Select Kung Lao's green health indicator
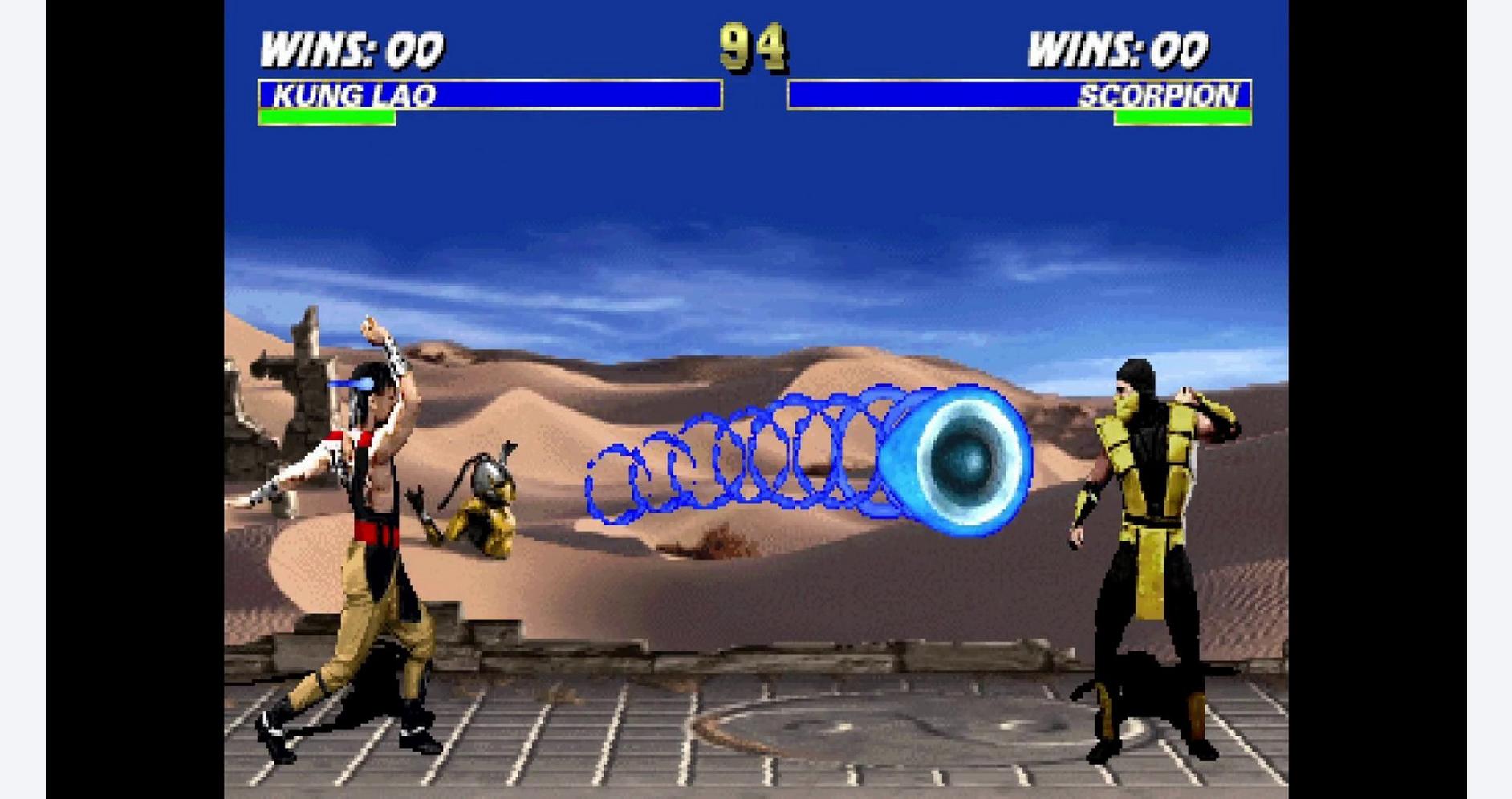1512x799 pixels. point(325,117)
